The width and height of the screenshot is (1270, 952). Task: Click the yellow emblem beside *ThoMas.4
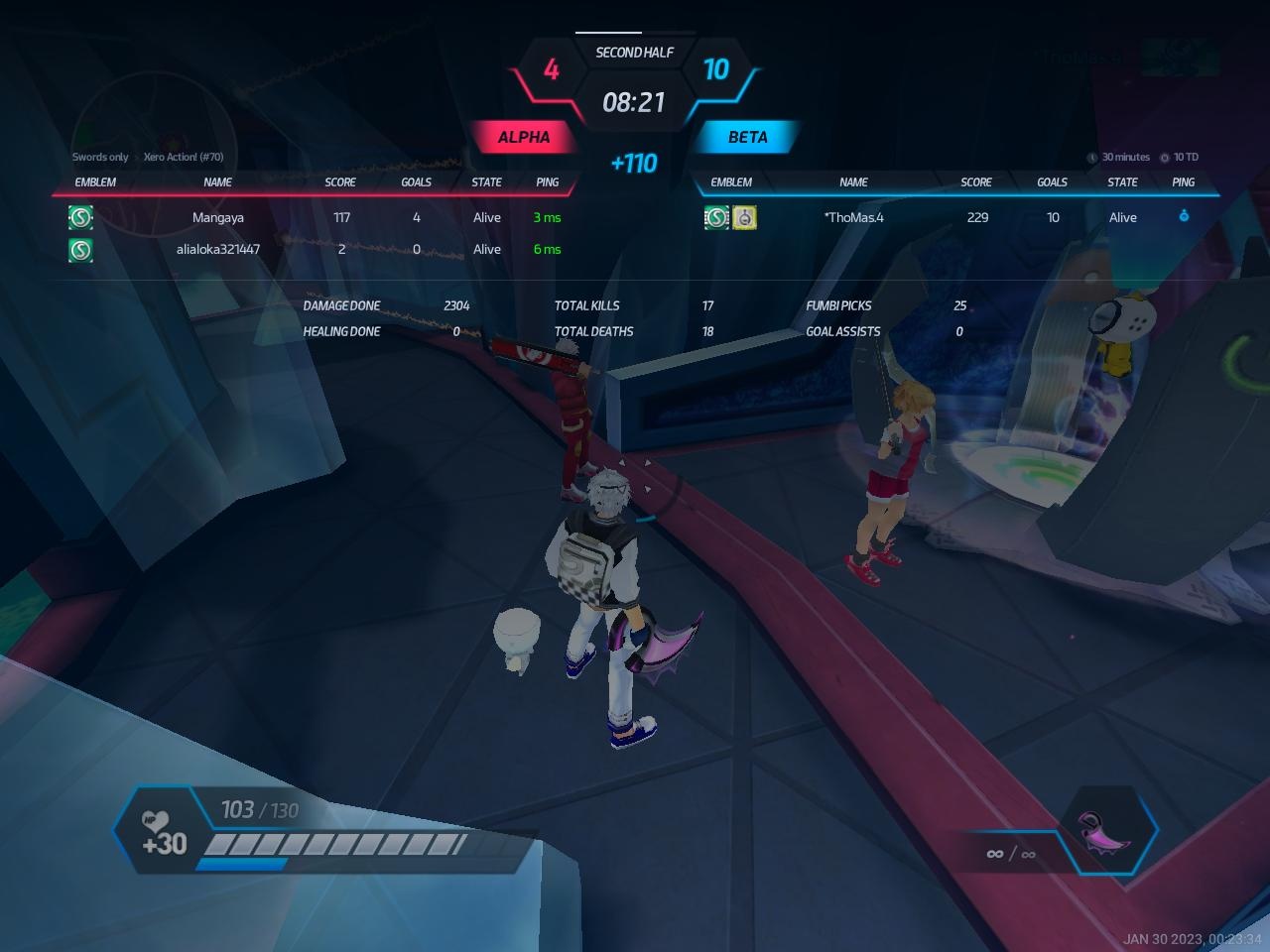[x=744, y=217]
